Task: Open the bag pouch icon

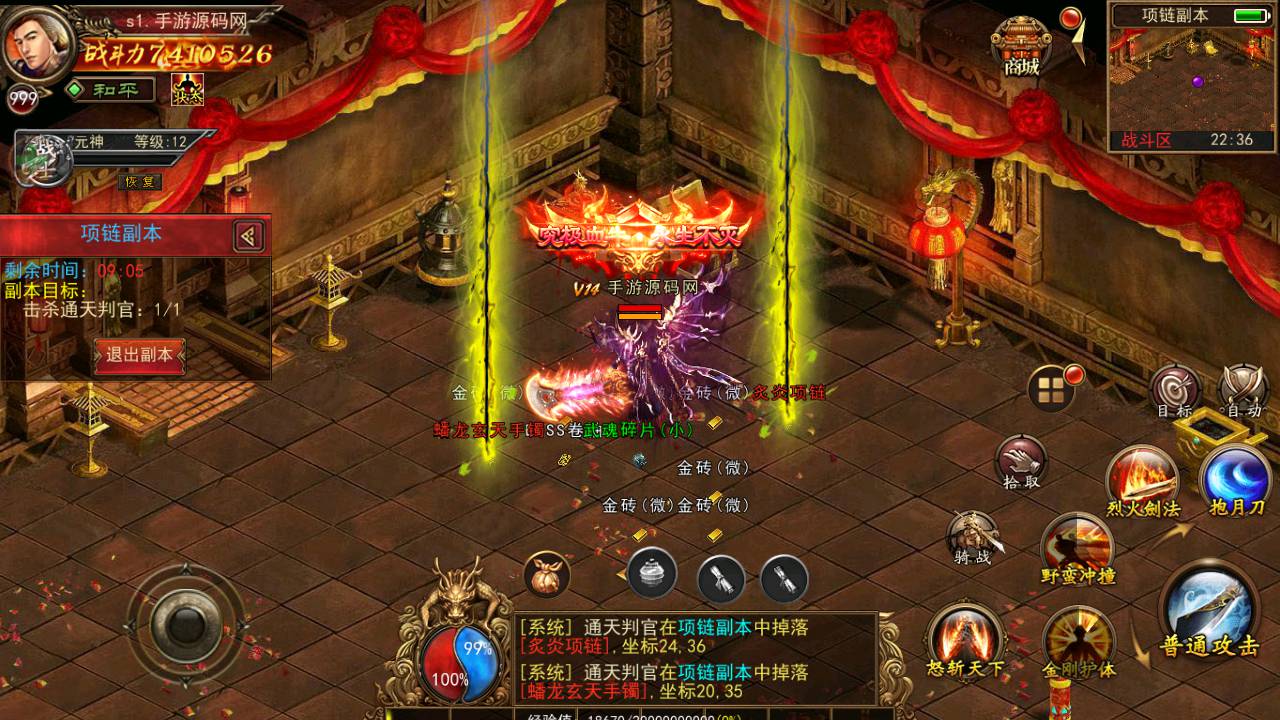Action: point(547,575)
